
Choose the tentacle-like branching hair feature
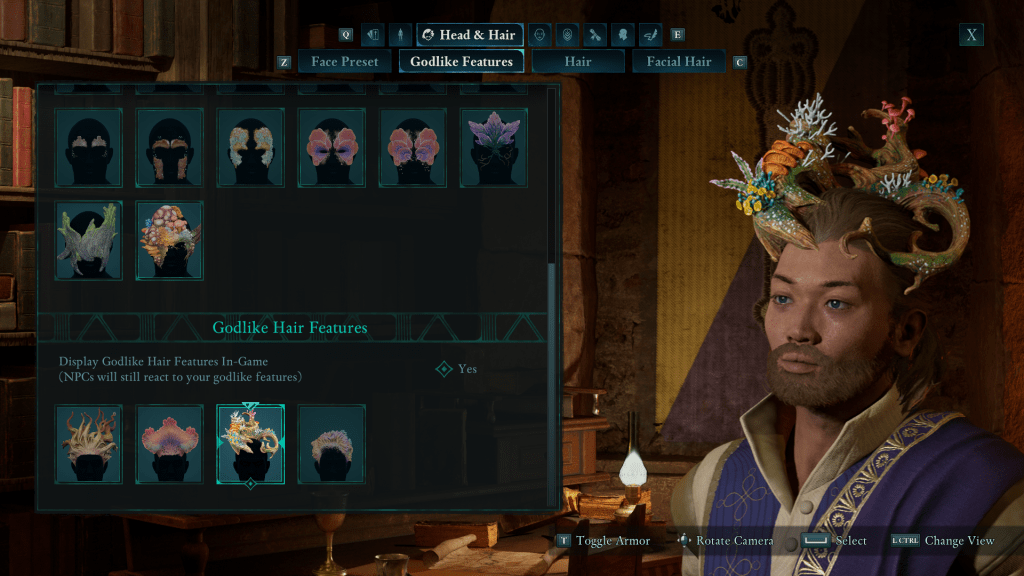click(x=89, y=444)
